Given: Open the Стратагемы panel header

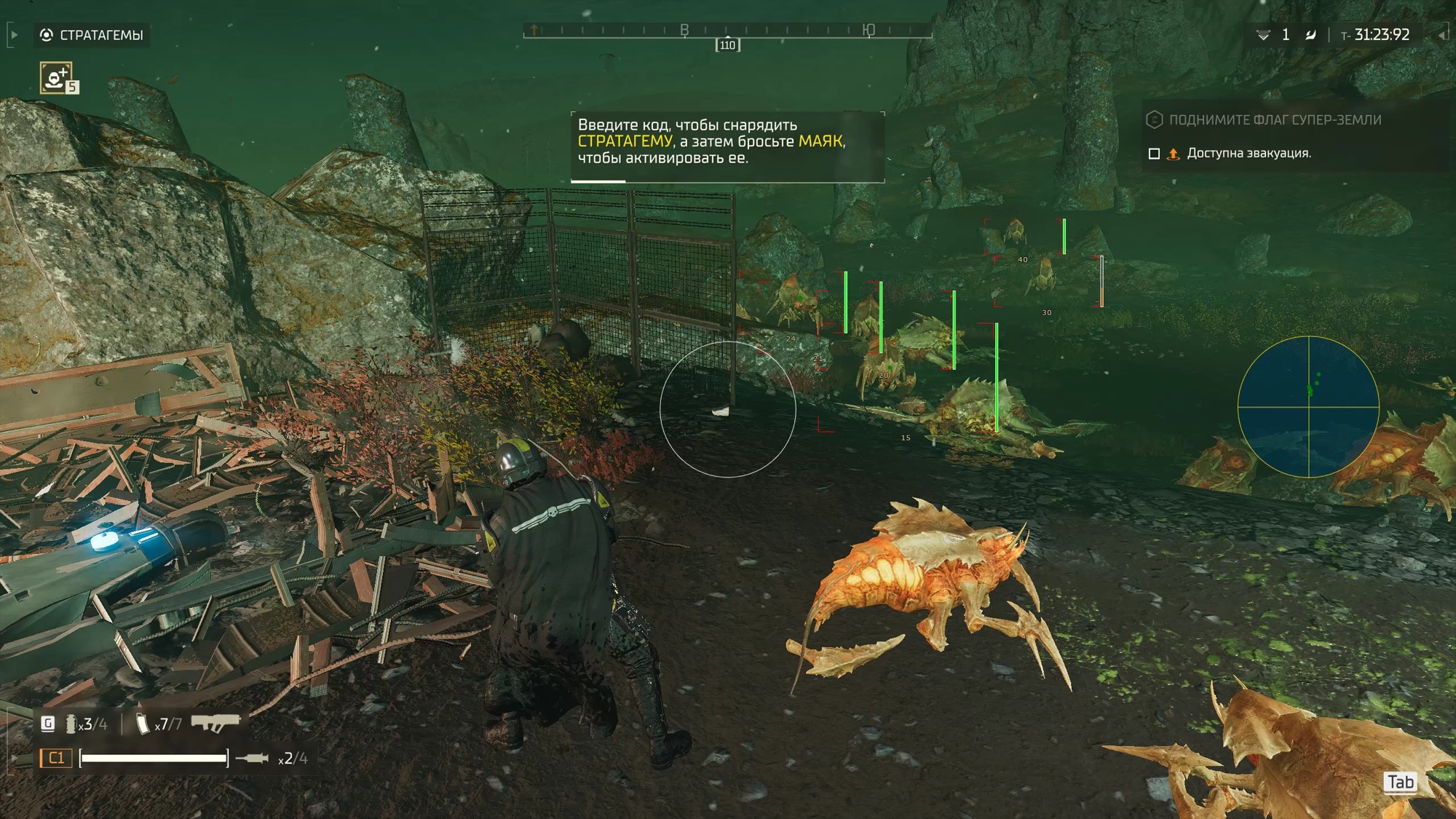Looking at the screenshot, I should pos(92,35).
